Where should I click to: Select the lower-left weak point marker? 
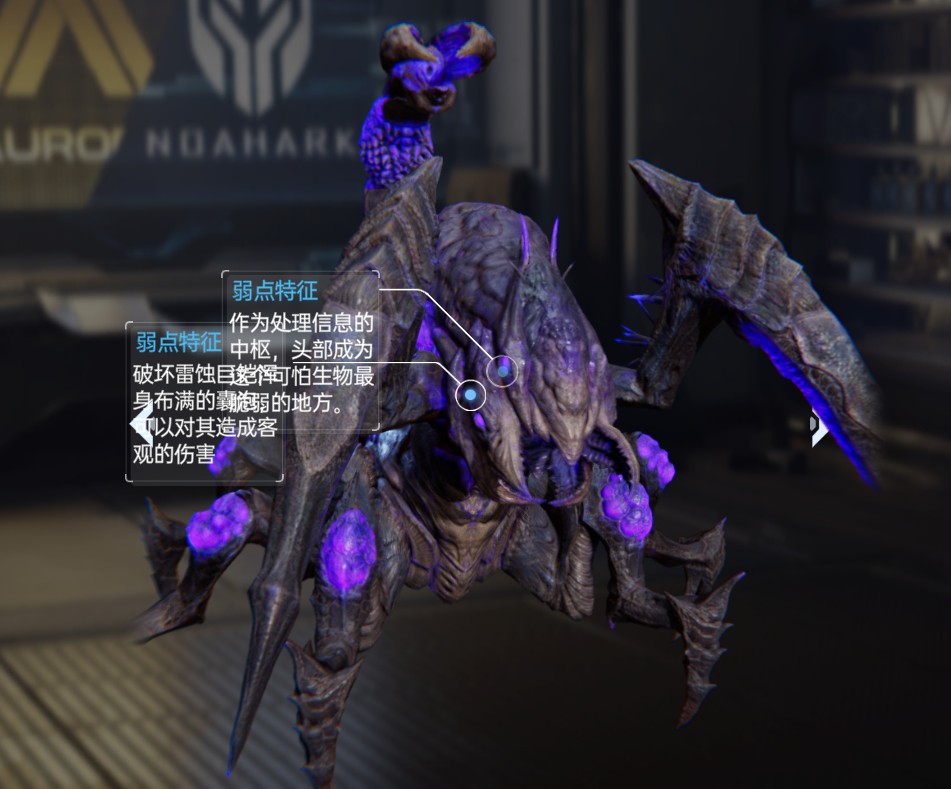pyautogui.click(x=470, y=396)
